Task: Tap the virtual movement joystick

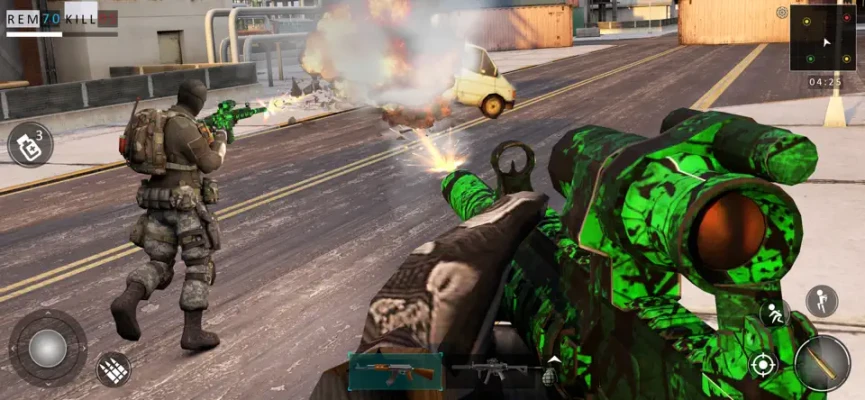Action: click(47, 347)
